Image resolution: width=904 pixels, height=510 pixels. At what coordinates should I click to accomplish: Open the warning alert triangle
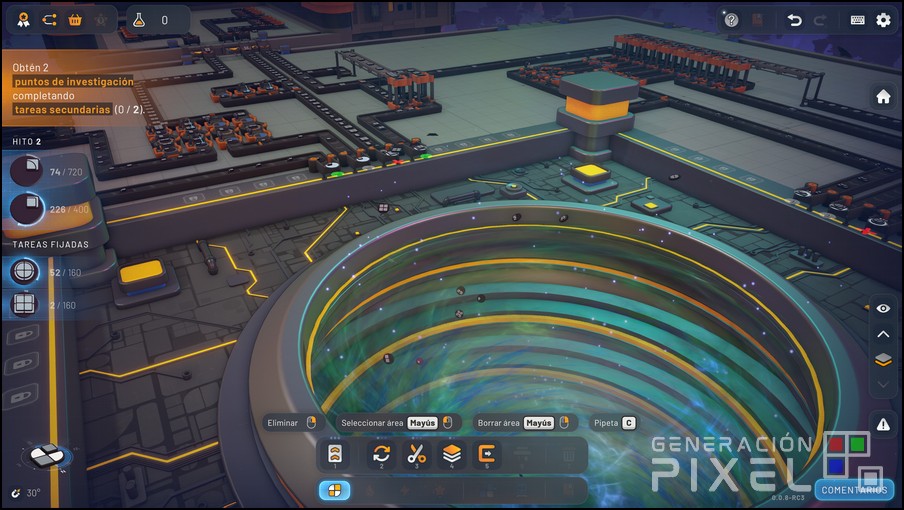pos(883,425)
